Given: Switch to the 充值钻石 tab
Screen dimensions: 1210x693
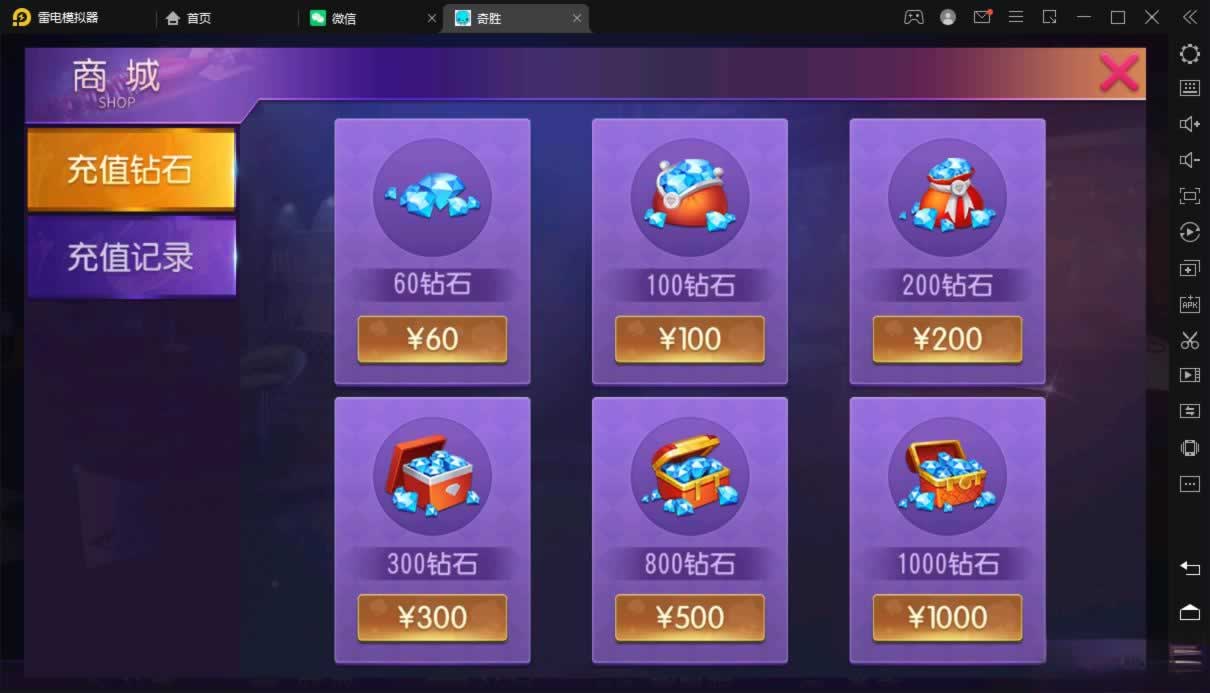Looking at the screenshot, I should [x=131, y=169].
